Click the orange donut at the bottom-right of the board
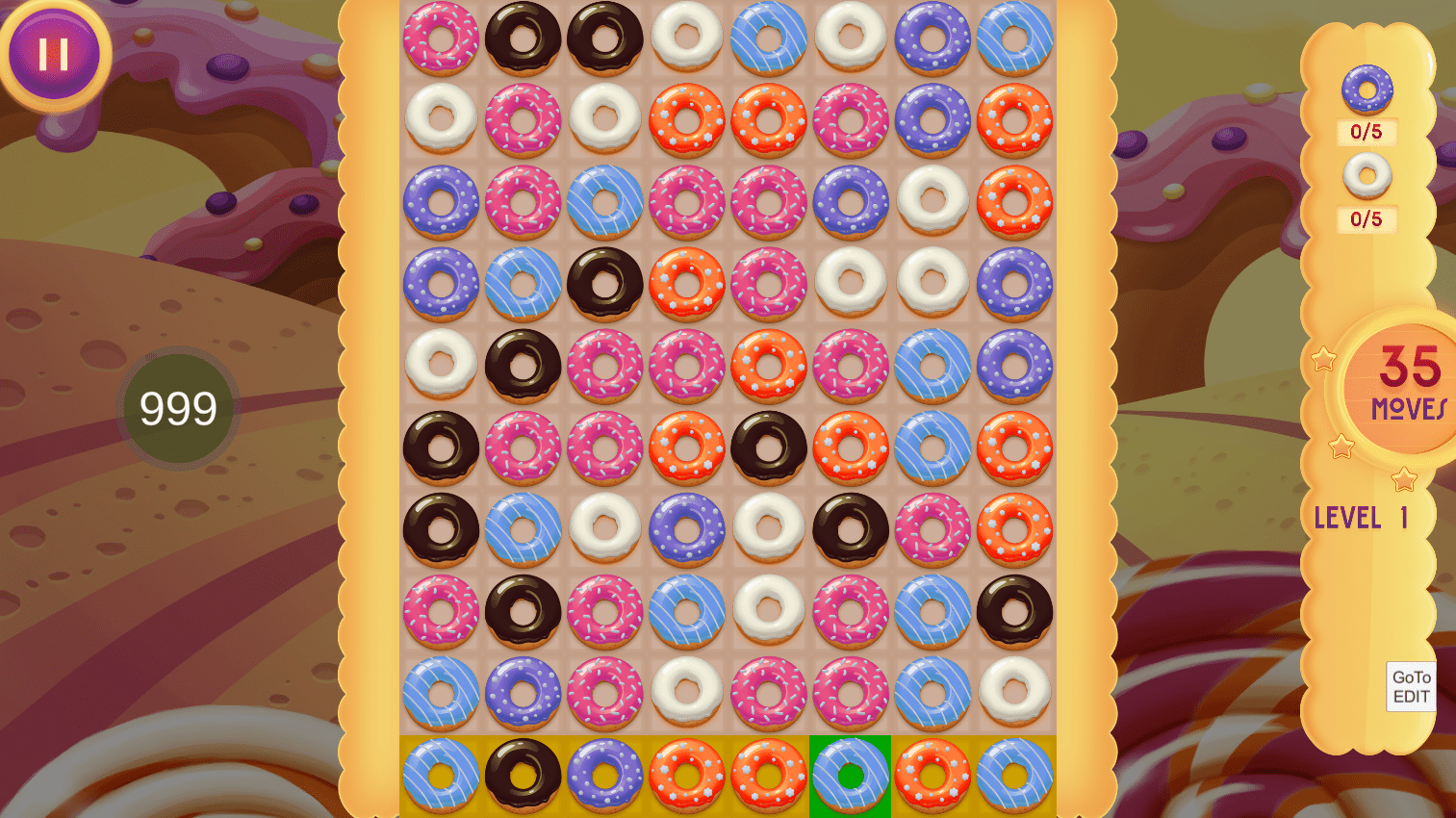1456x818 pixels. pos(932,776)
